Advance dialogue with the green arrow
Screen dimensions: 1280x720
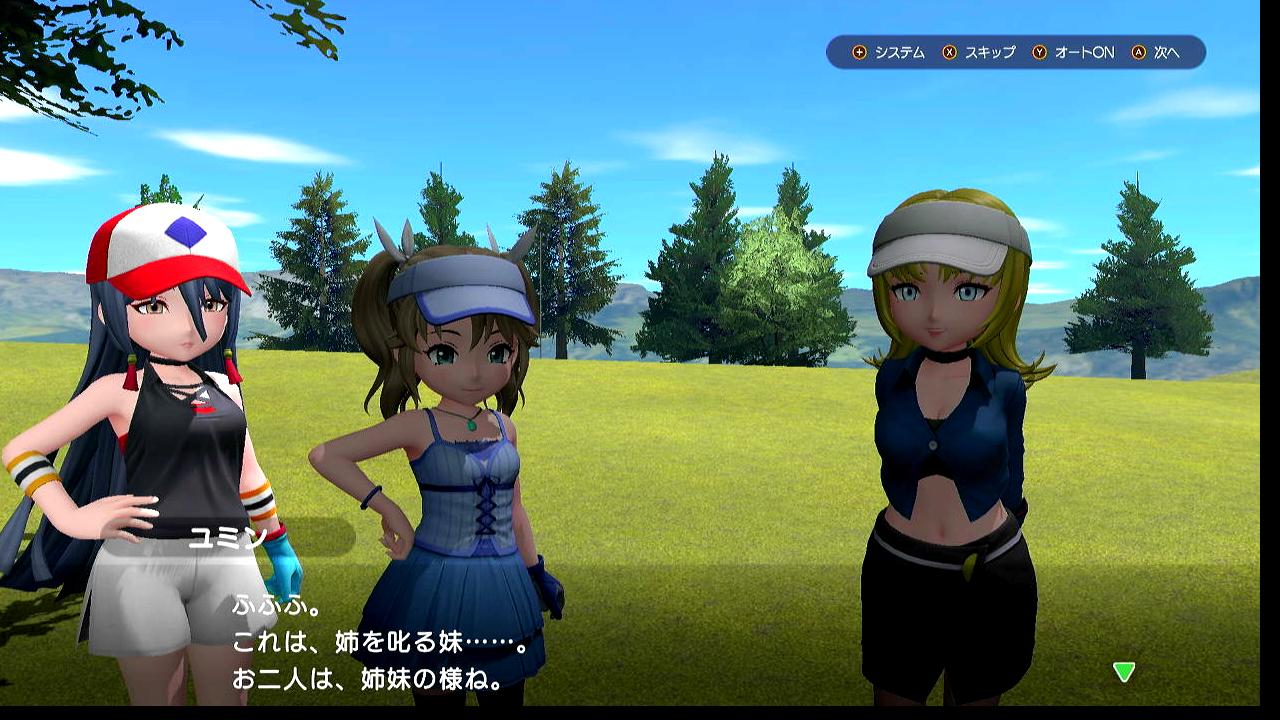pyautogui.click(x=1124, y=672)
